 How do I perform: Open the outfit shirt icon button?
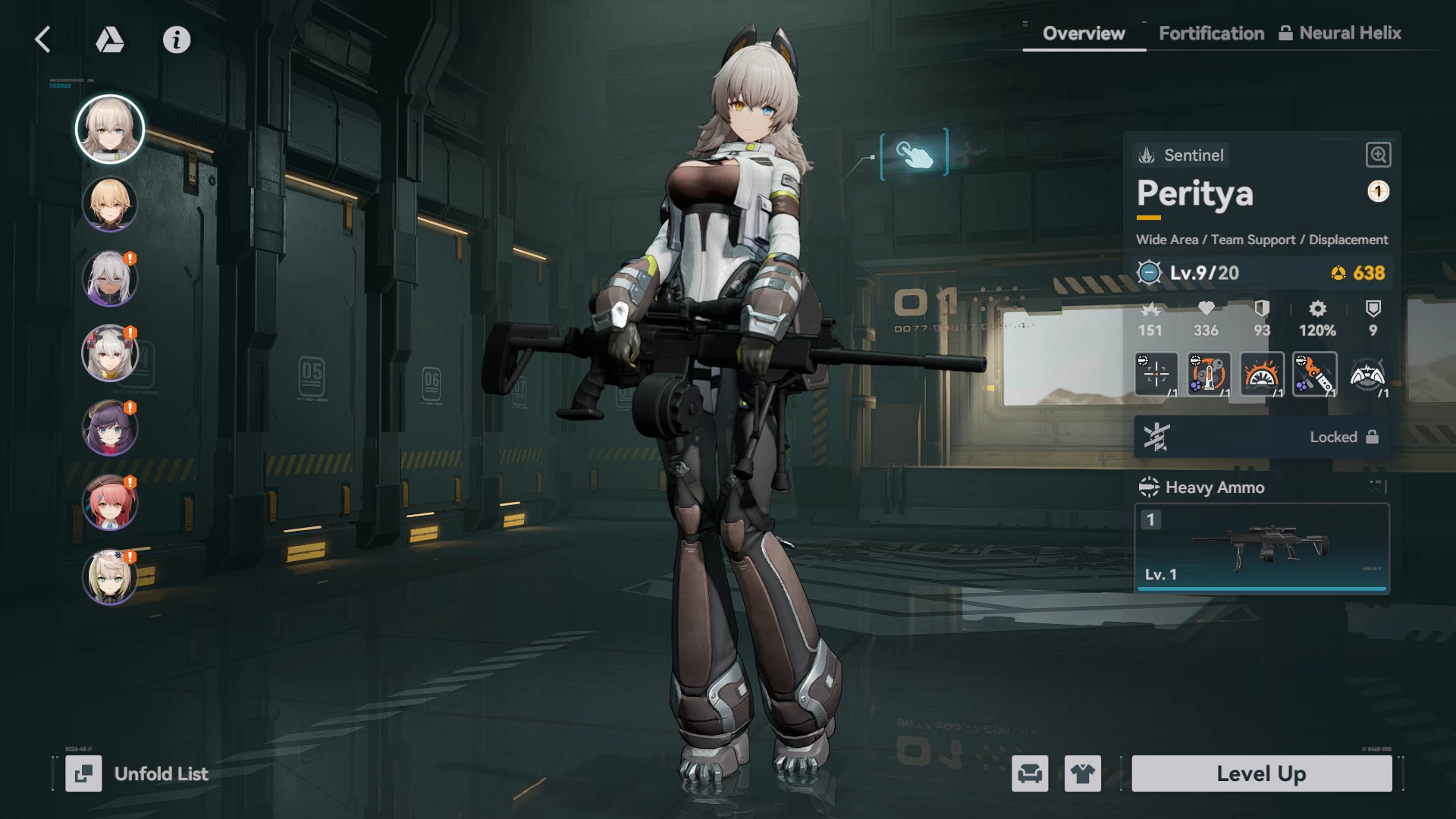[x=1082, y=773]
